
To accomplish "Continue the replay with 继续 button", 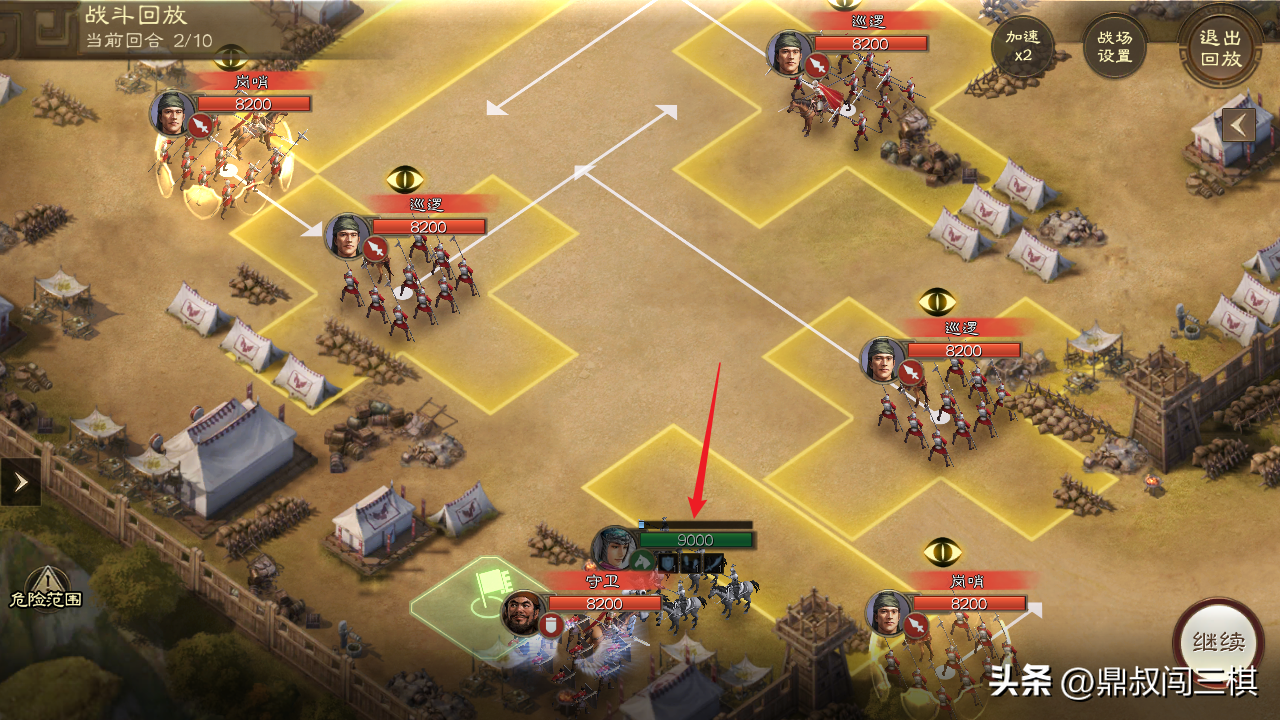I will tap(1217, 642).
